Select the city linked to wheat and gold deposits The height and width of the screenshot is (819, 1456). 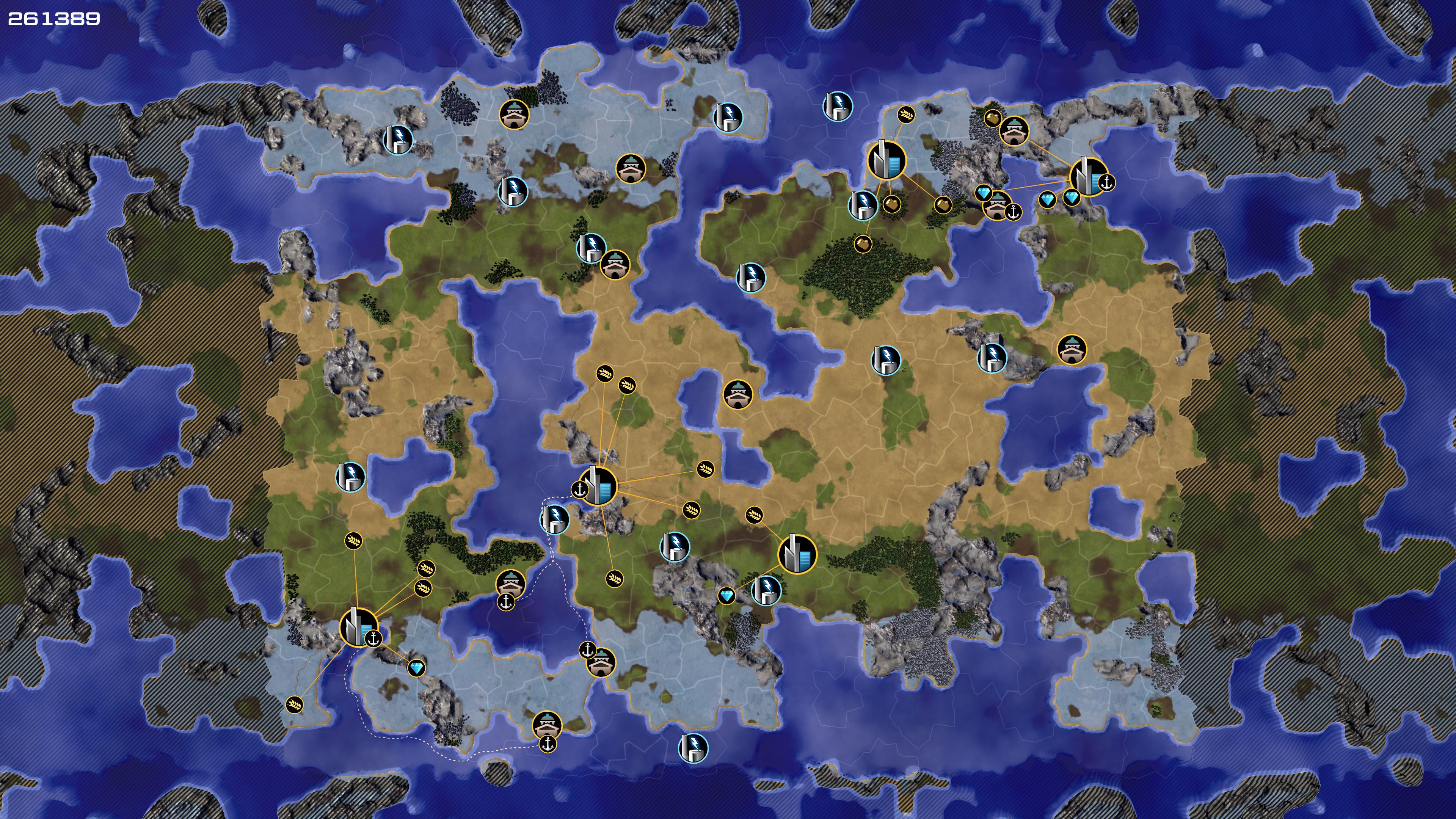coord(886,160)
